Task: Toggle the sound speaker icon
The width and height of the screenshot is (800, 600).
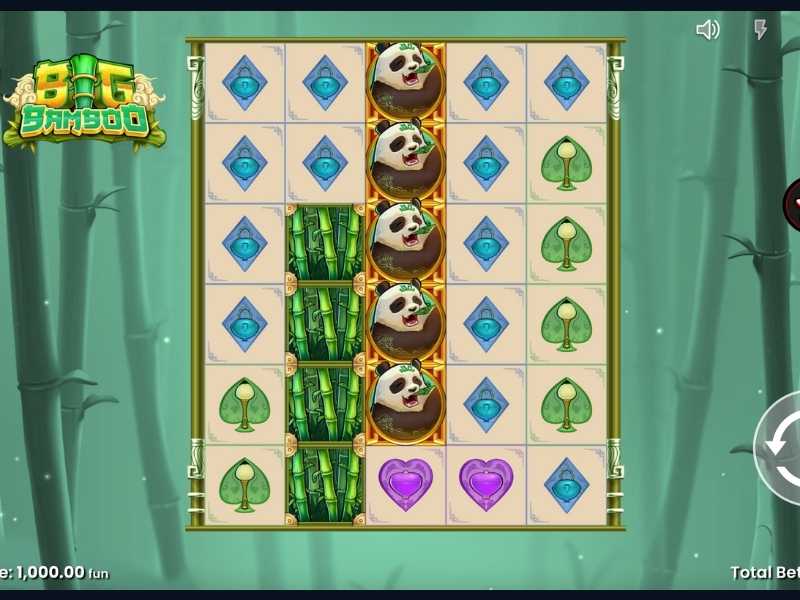Action: [x=707, y=30]
